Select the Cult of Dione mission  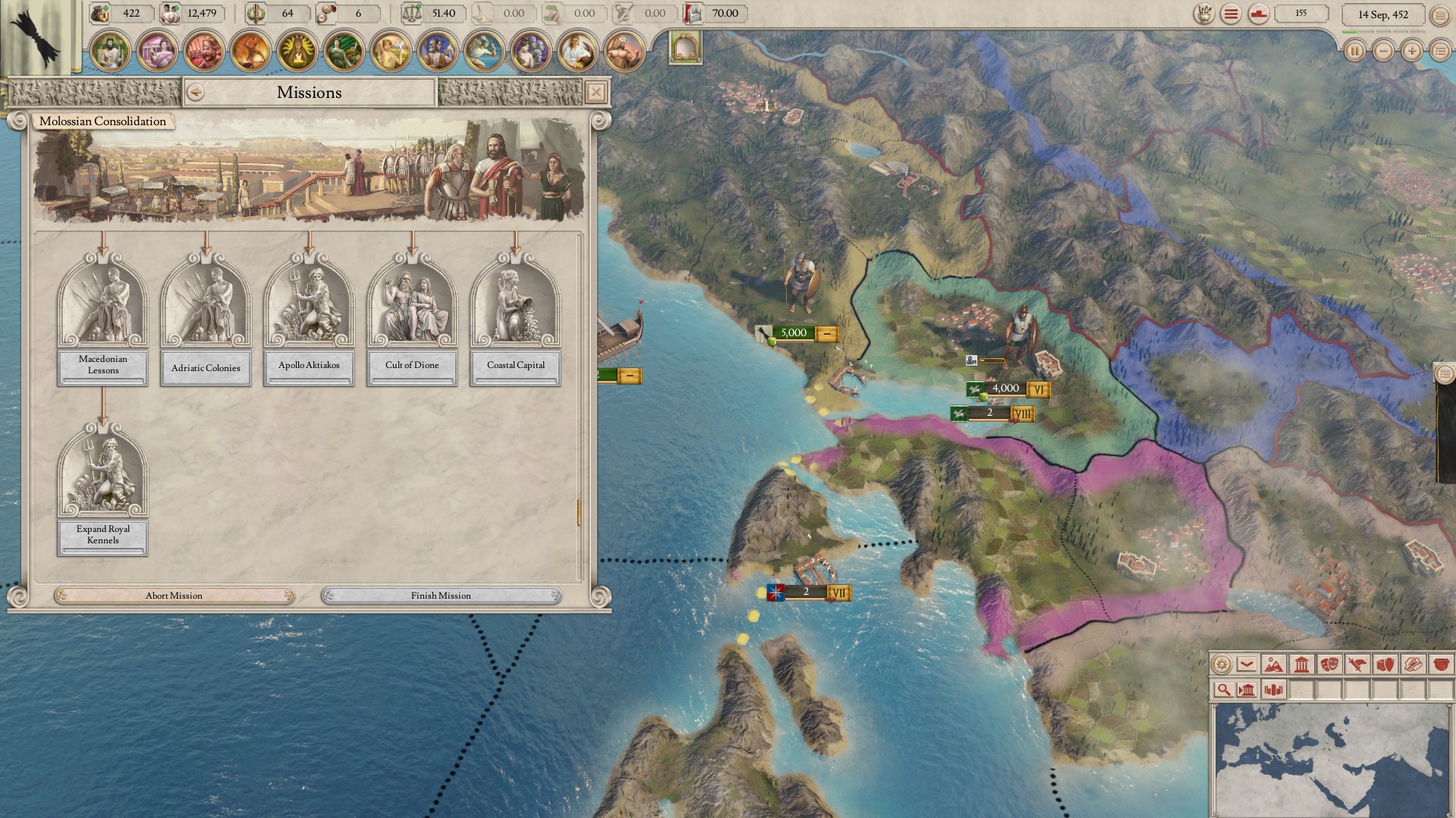412,319
